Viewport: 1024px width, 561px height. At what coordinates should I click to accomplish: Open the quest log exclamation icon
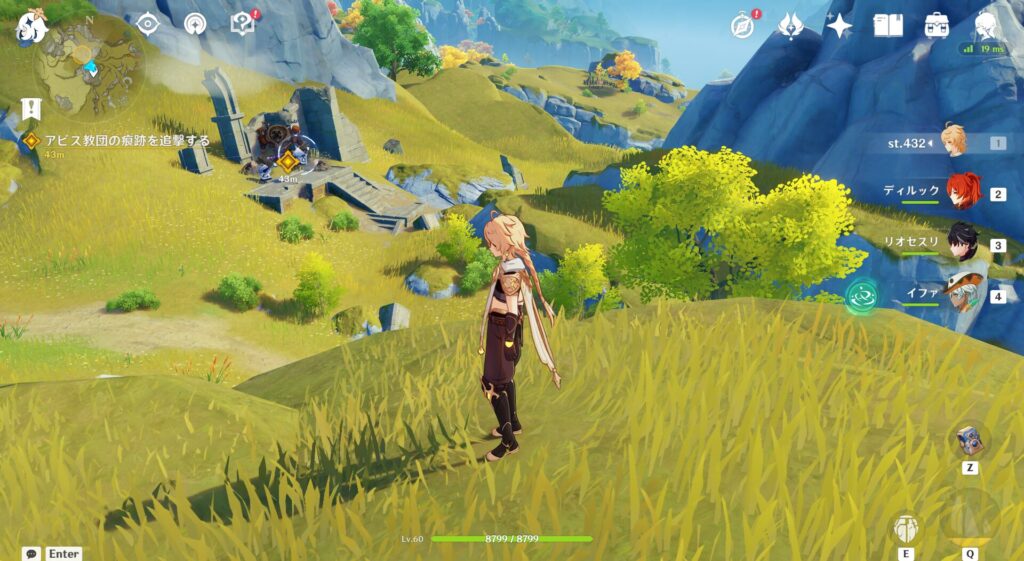(31, 109)
